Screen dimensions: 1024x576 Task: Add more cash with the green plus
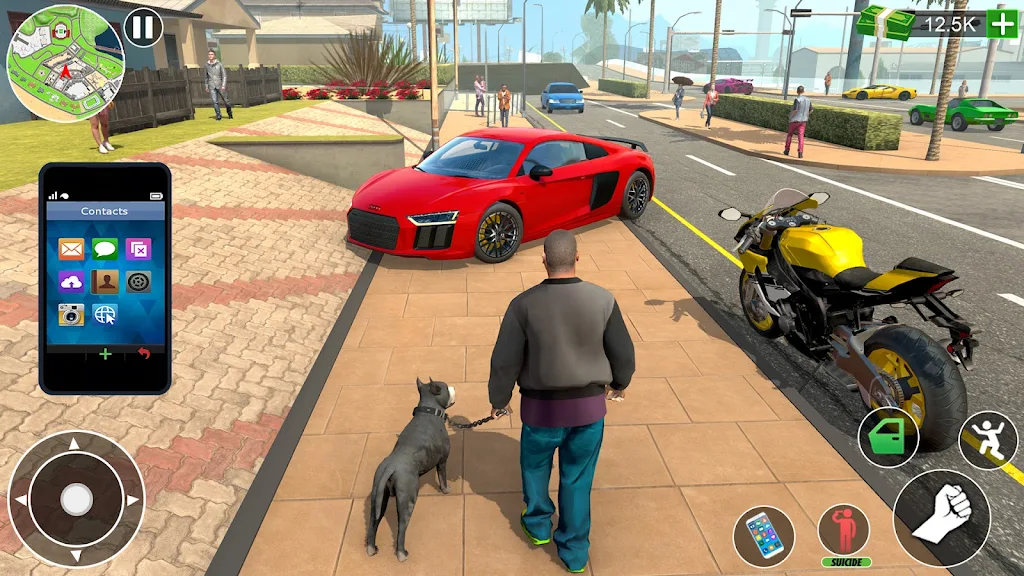tap(1002, 23)
